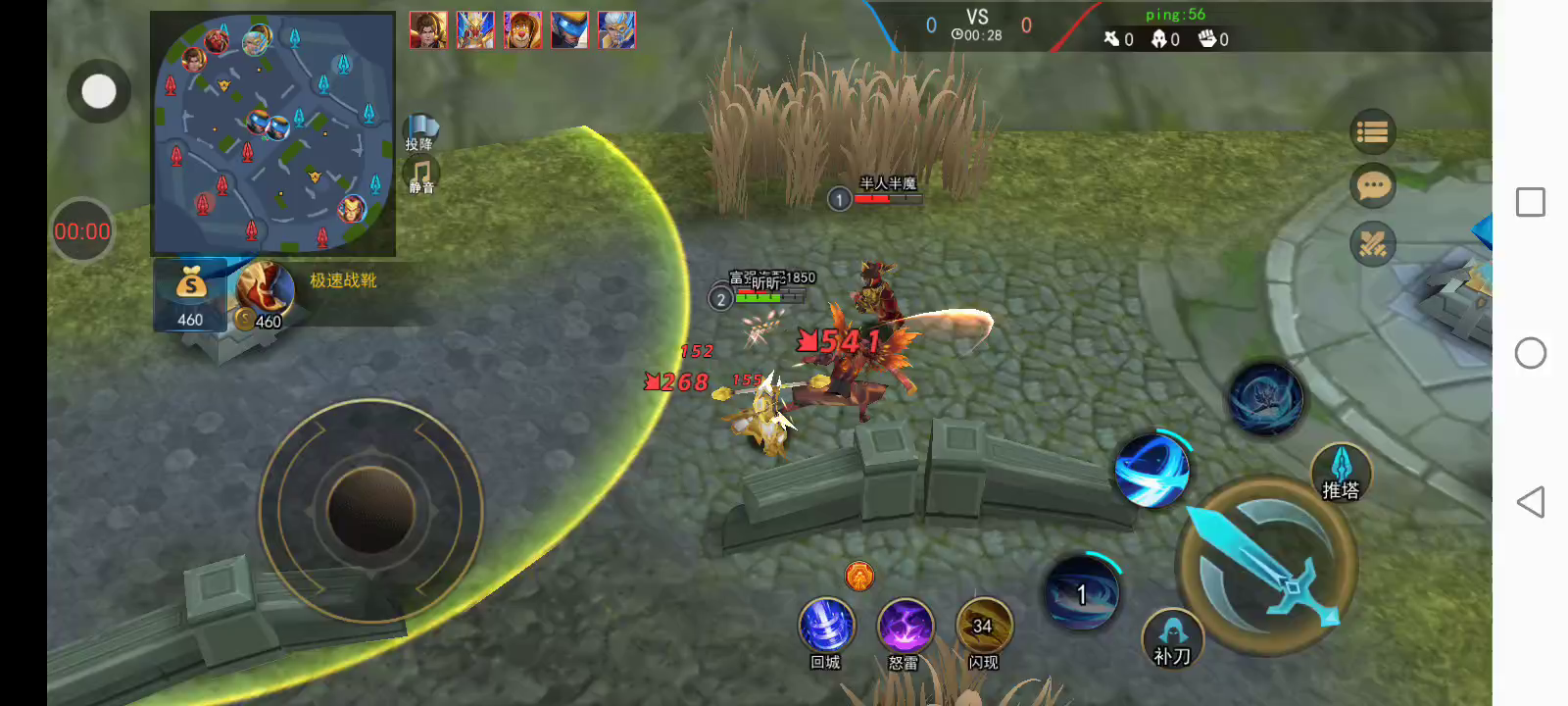Open the gold shop button
The width and height of the screenshot is (1568, 706).
tap(190, 294)
